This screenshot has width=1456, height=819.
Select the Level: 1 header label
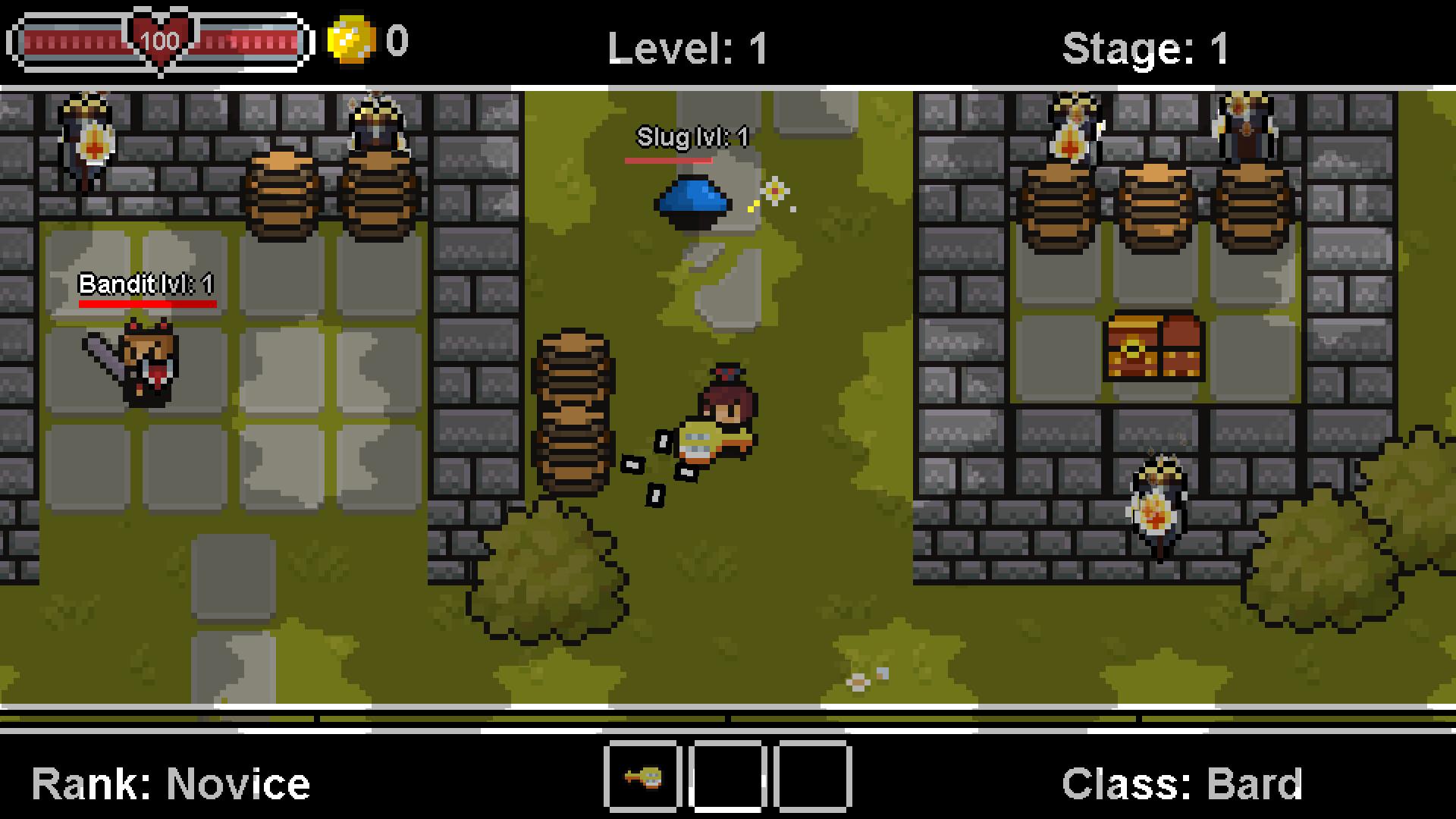(687, 48)
